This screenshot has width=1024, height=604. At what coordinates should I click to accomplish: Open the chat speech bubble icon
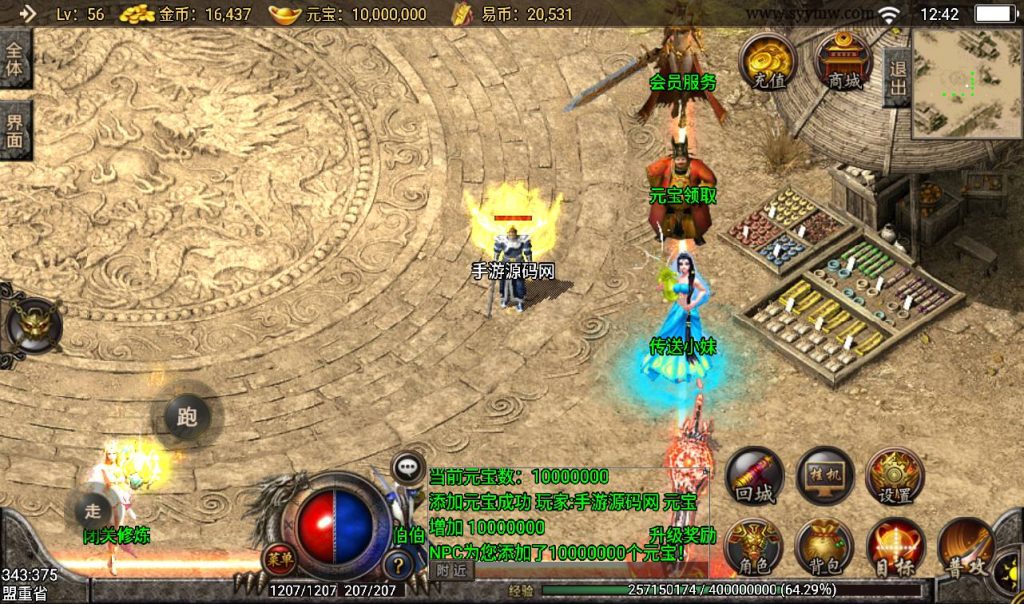408,466
